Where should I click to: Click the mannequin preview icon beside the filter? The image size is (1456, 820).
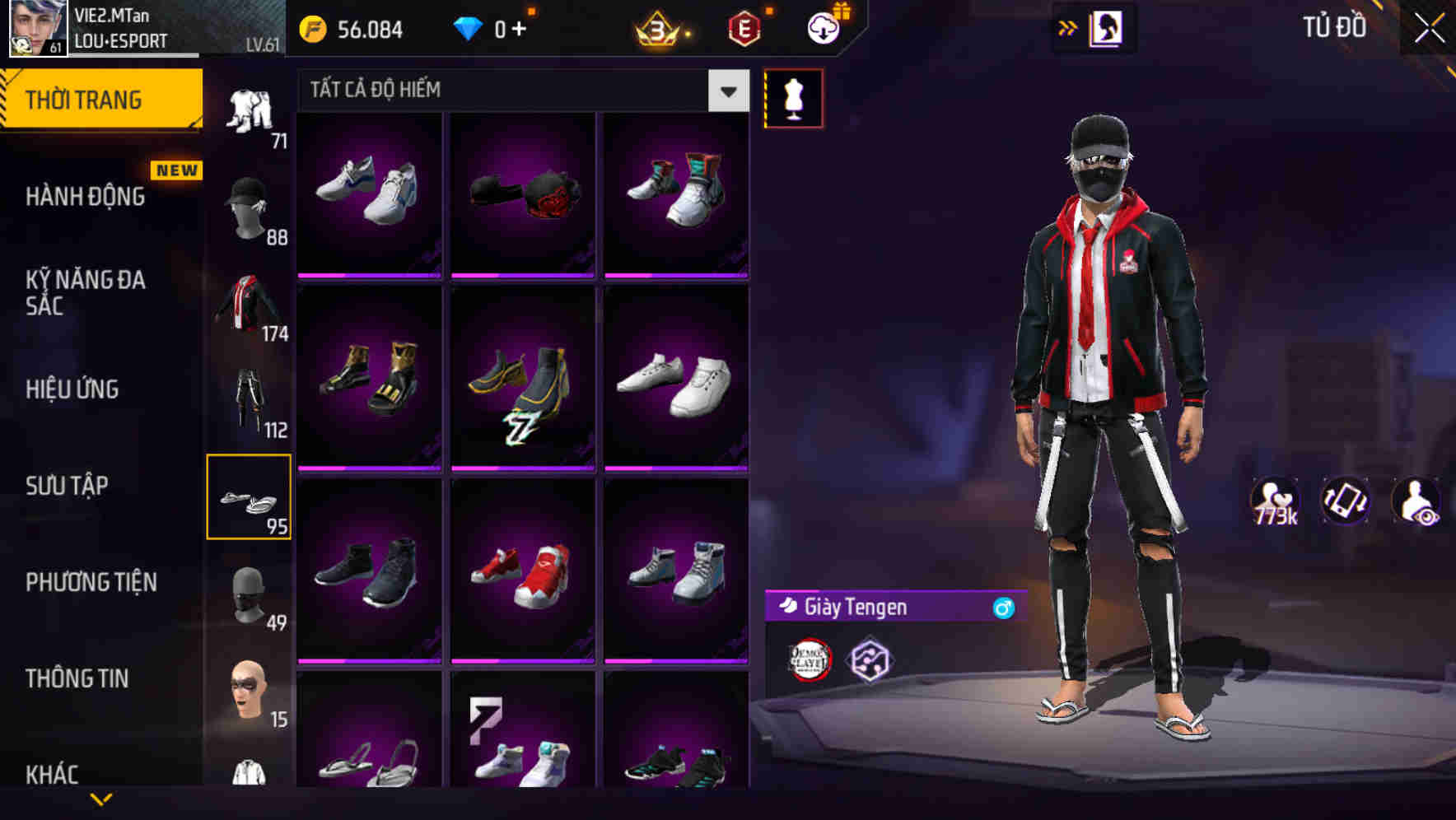pos(794,97)
